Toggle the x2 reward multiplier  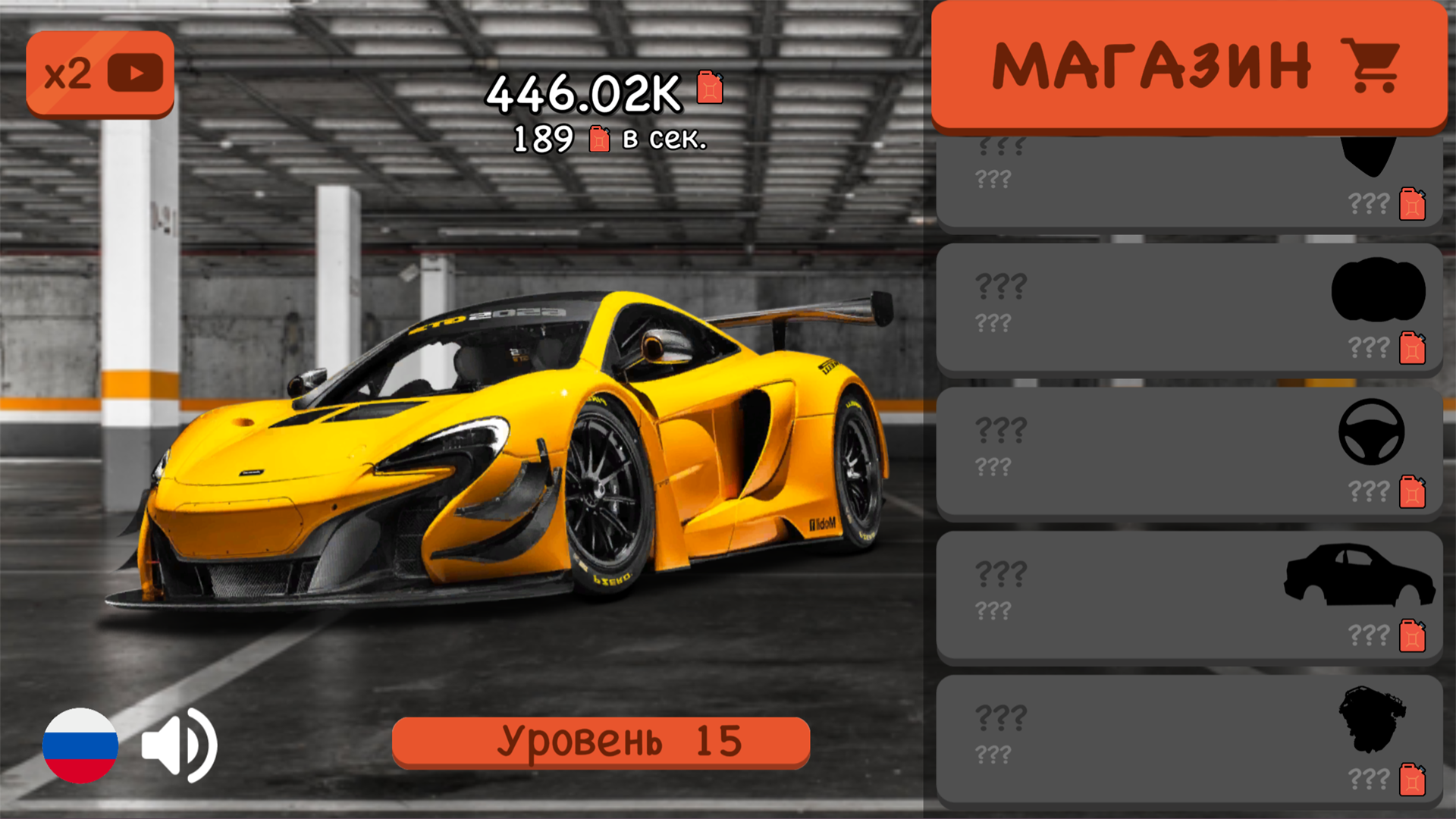tap(99, 72)
